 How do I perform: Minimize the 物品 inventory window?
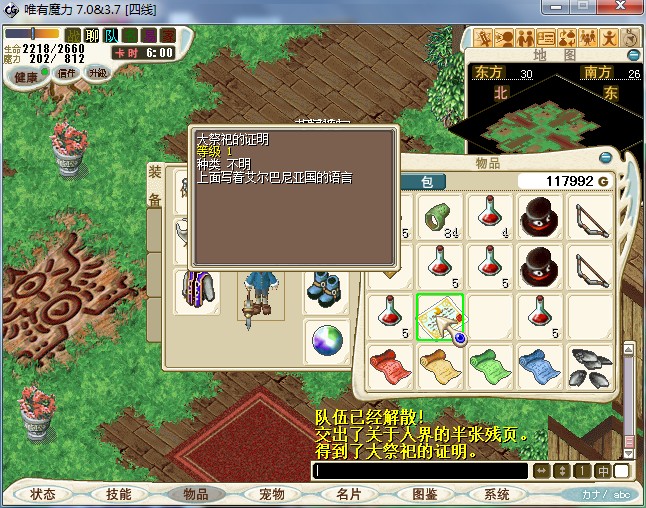[x=603, y=159]
